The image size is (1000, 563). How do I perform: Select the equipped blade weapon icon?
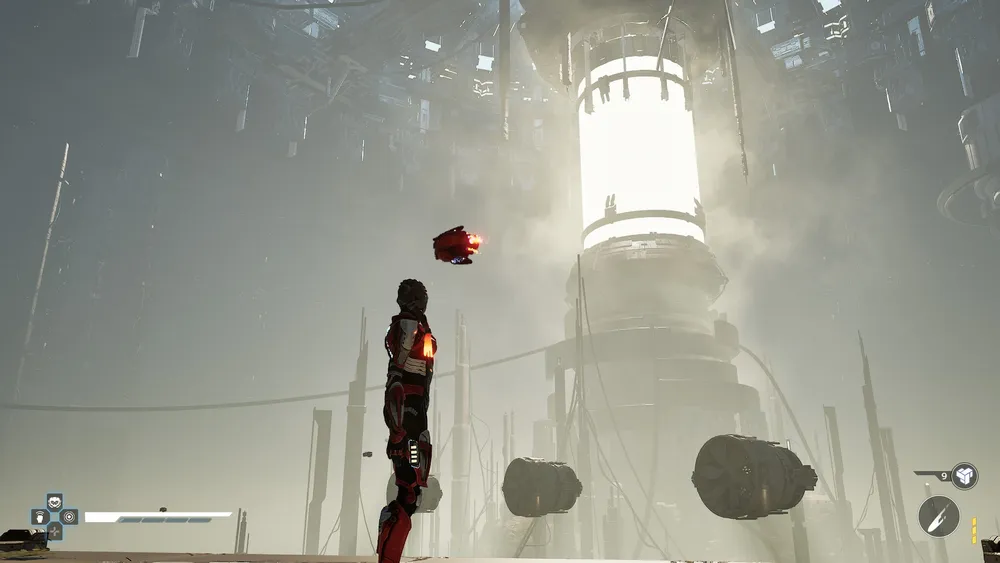(938, 516)
